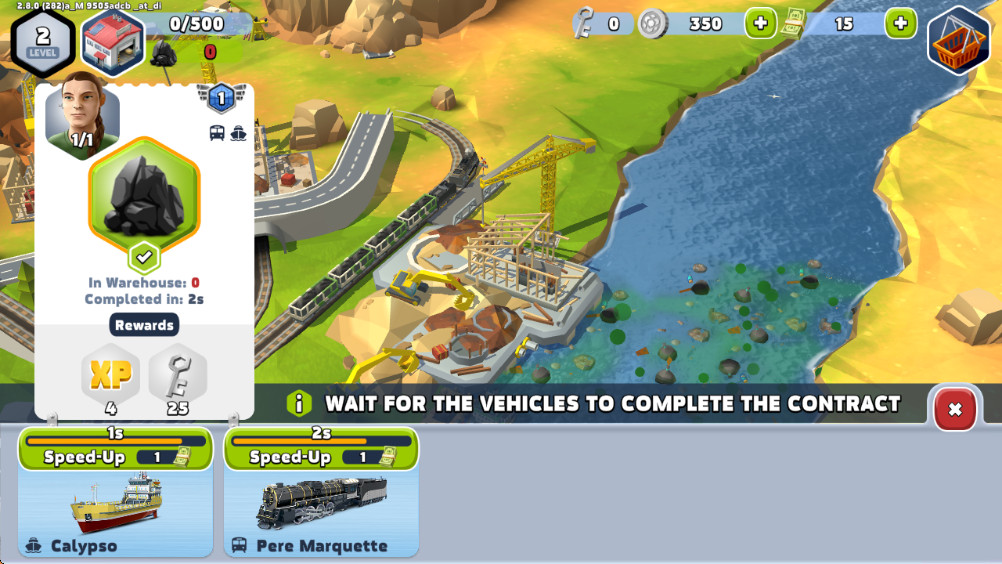Image resolution: width=1002 pixels, height=564 pixels.
Task: Add more gears with the plus button
Action: [x=760, y=23]
